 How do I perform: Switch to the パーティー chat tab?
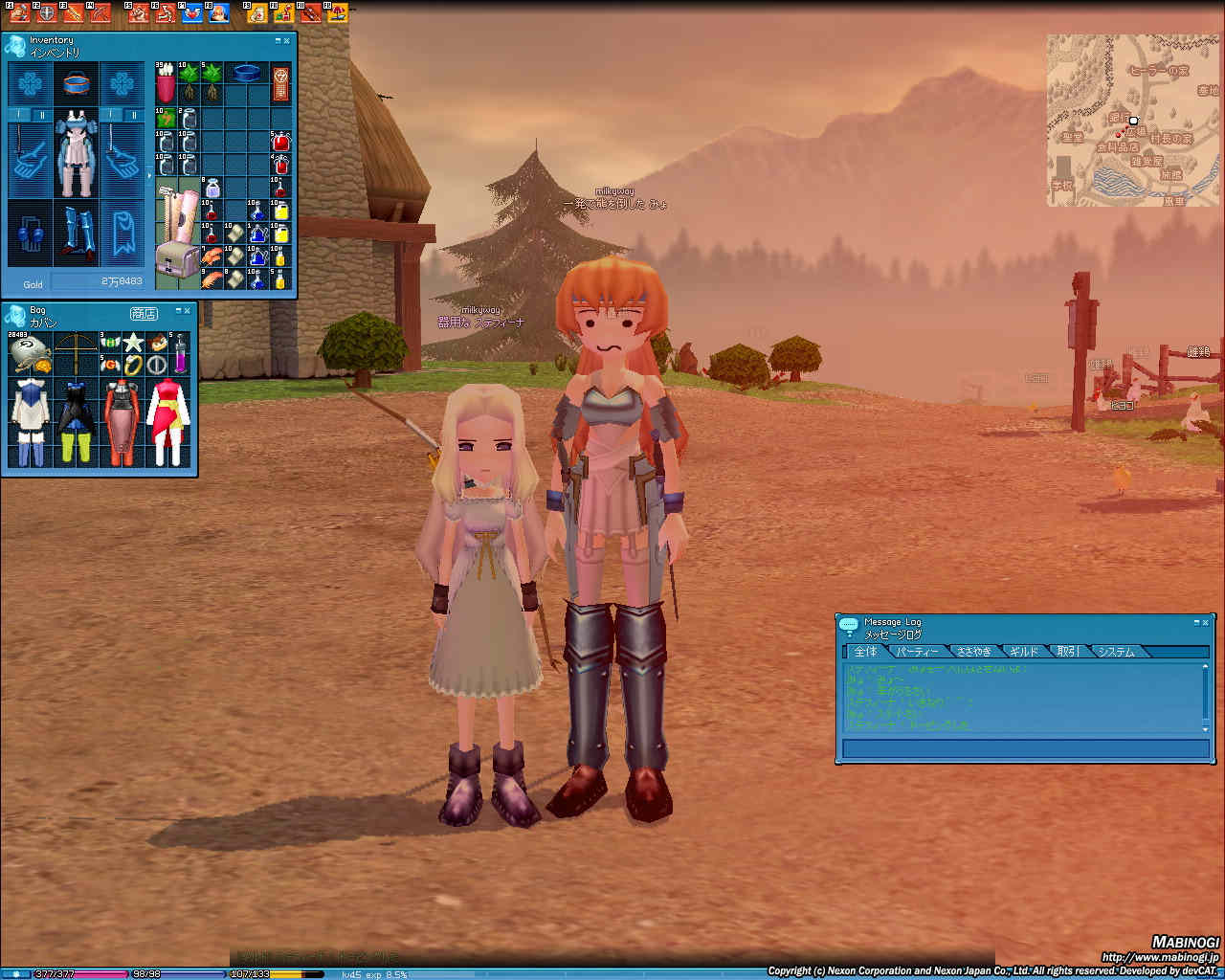coord(917,652)
